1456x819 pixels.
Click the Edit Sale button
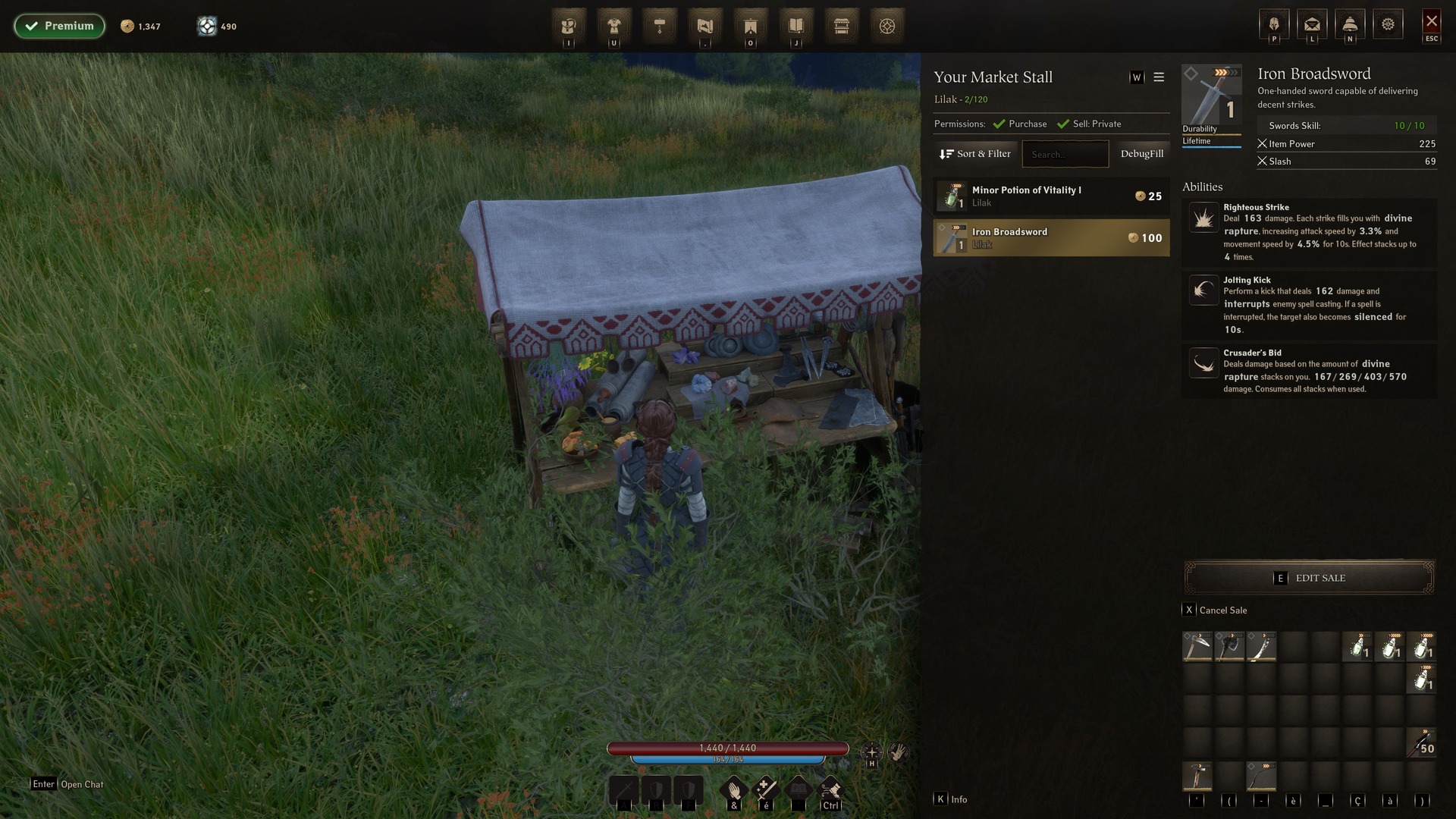1309,578
